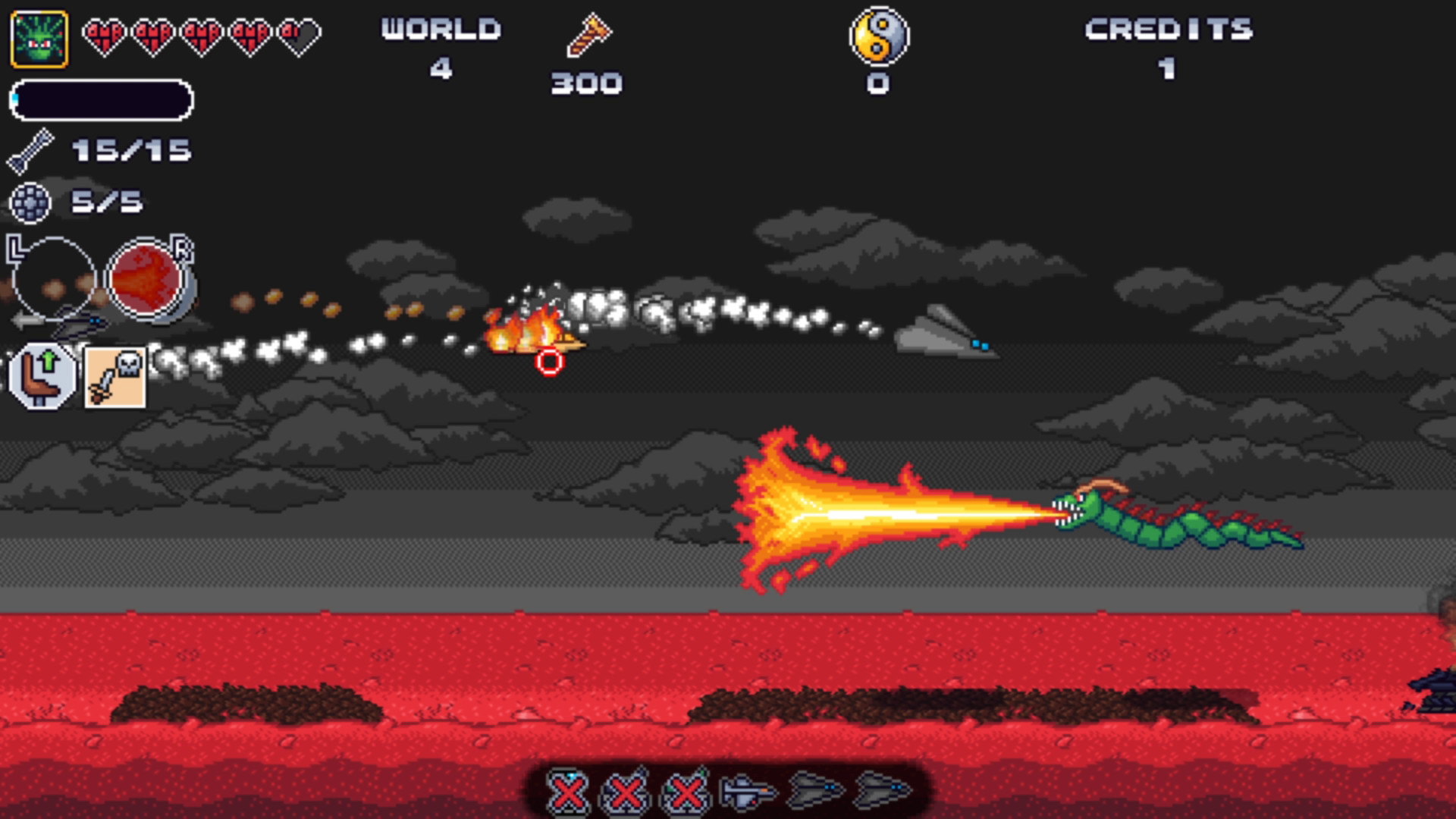Click the sea mine icon showing 5/5

(x=31, y=201)
